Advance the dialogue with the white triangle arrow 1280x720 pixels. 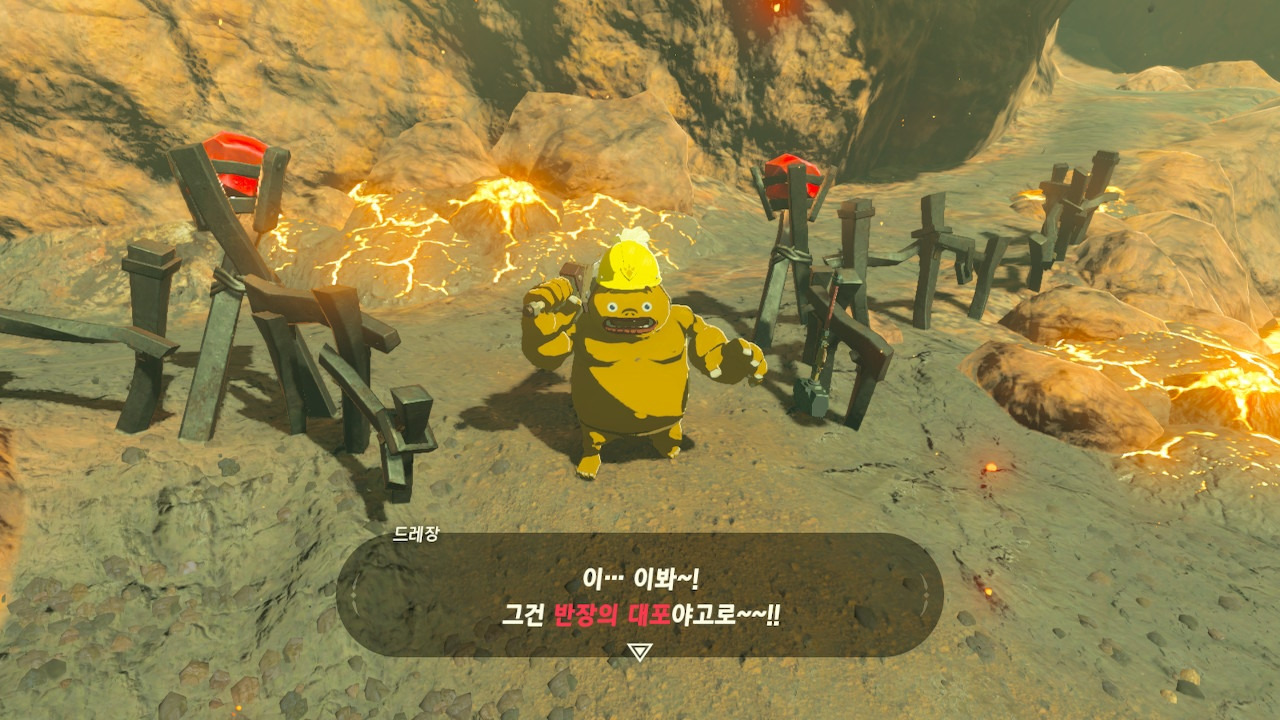point(639,652)
